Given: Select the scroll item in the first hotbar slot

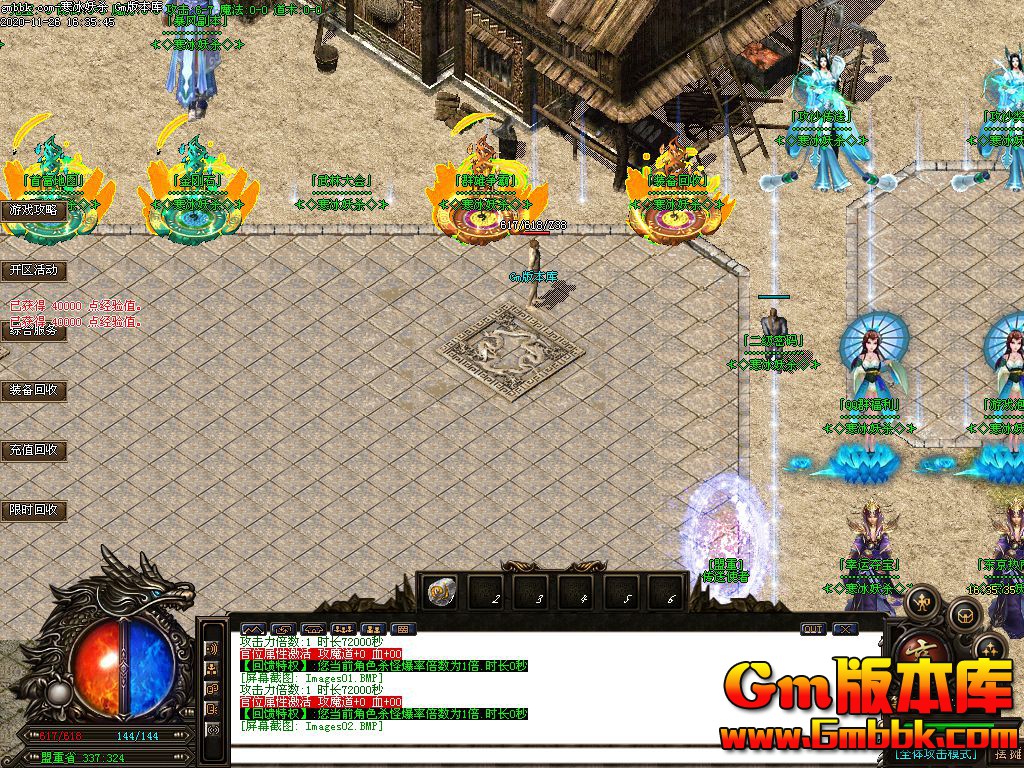Looking at the screenshot, I should 439,593.
